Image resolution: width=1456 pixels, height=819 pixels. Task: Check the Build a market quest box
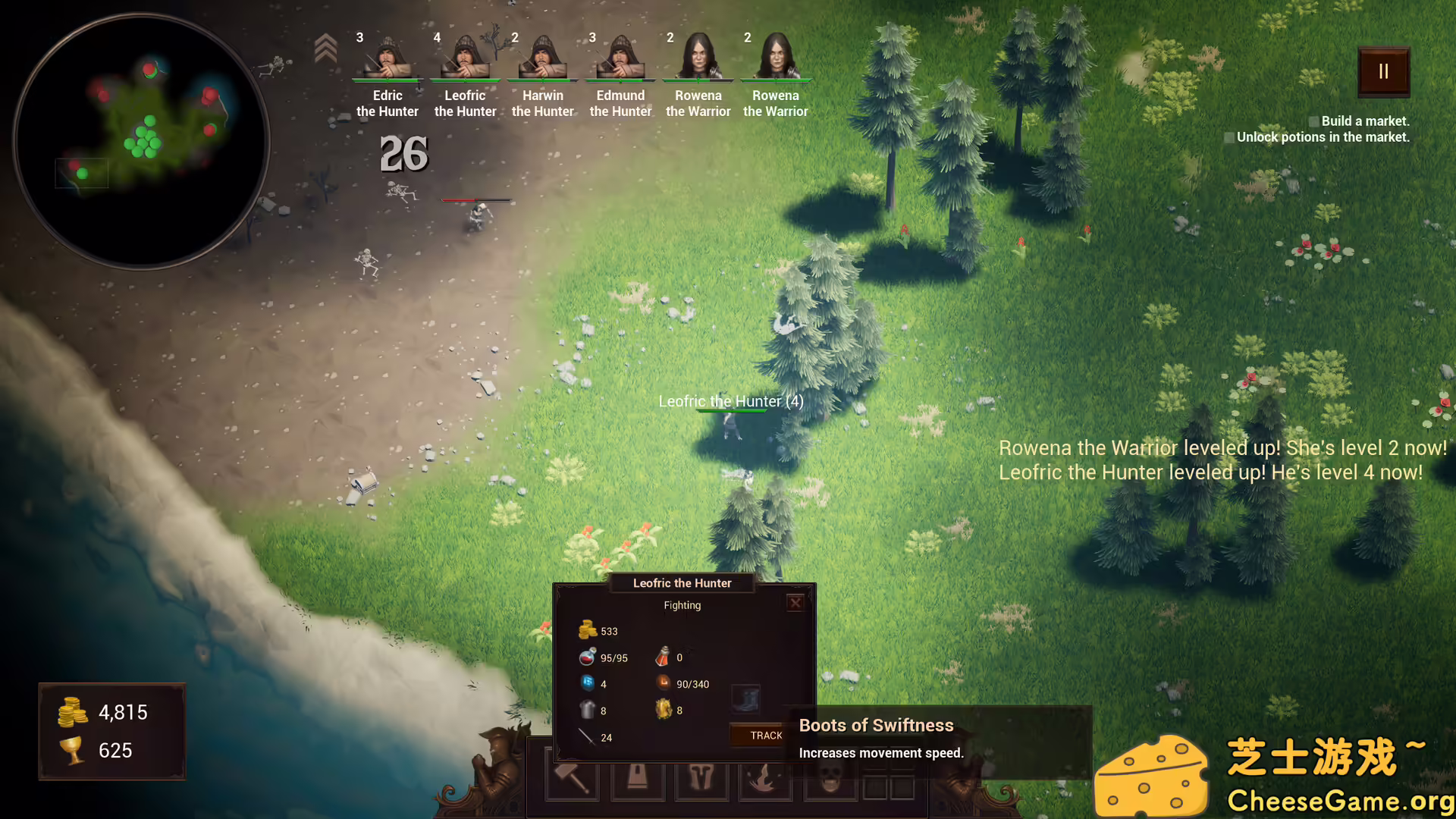click(1314, 121)
